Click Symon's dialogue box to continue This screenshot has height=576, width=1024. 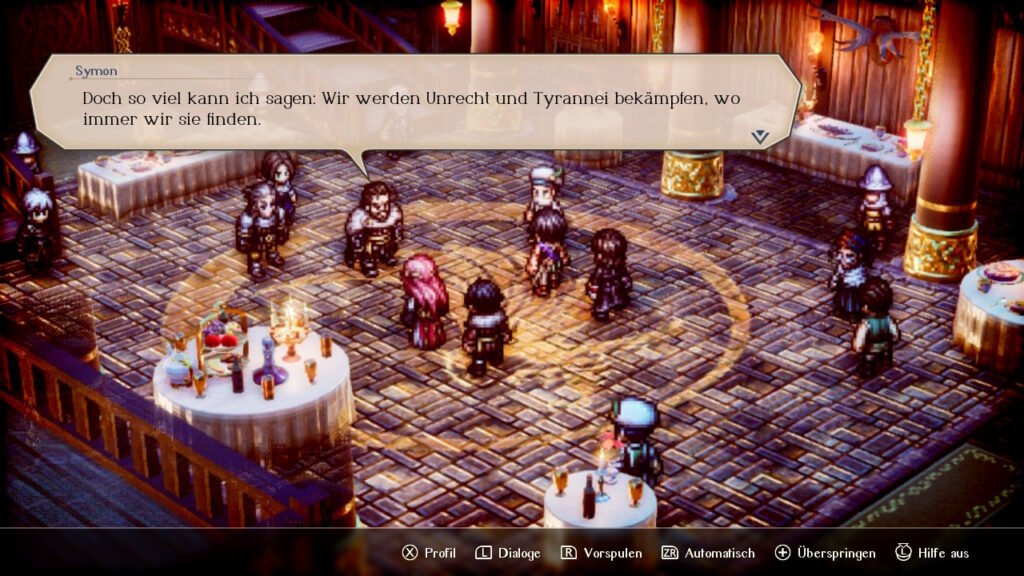tap(415, 105)
